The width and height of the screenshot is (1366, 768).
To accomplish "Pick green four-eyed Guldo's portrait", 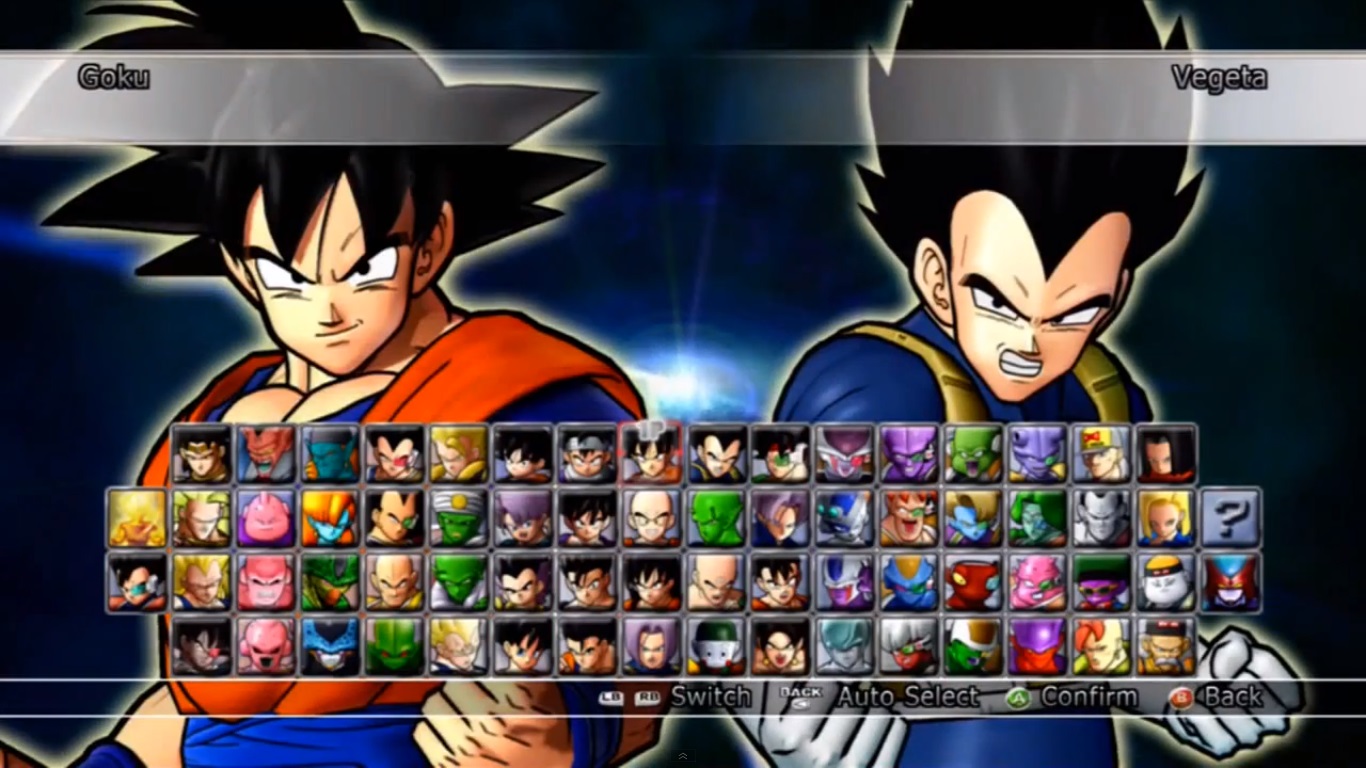I will tap(973, 454).
